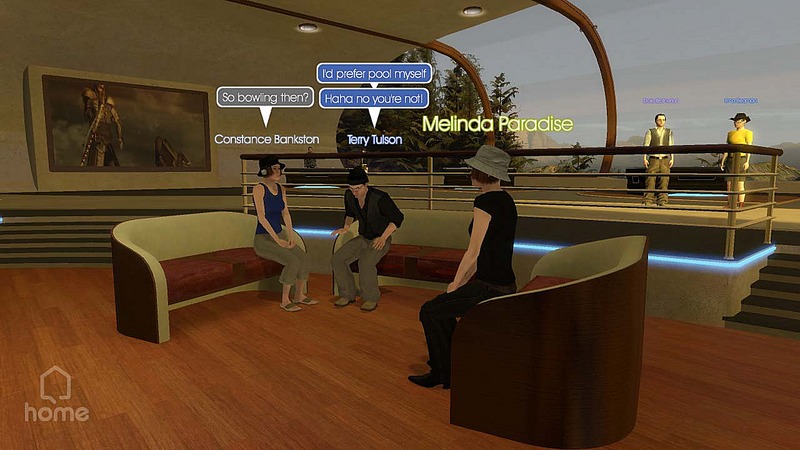Choose the Constance Bankston name label
The height and width of the screenshot is (450, 800).
pos(266,140)
